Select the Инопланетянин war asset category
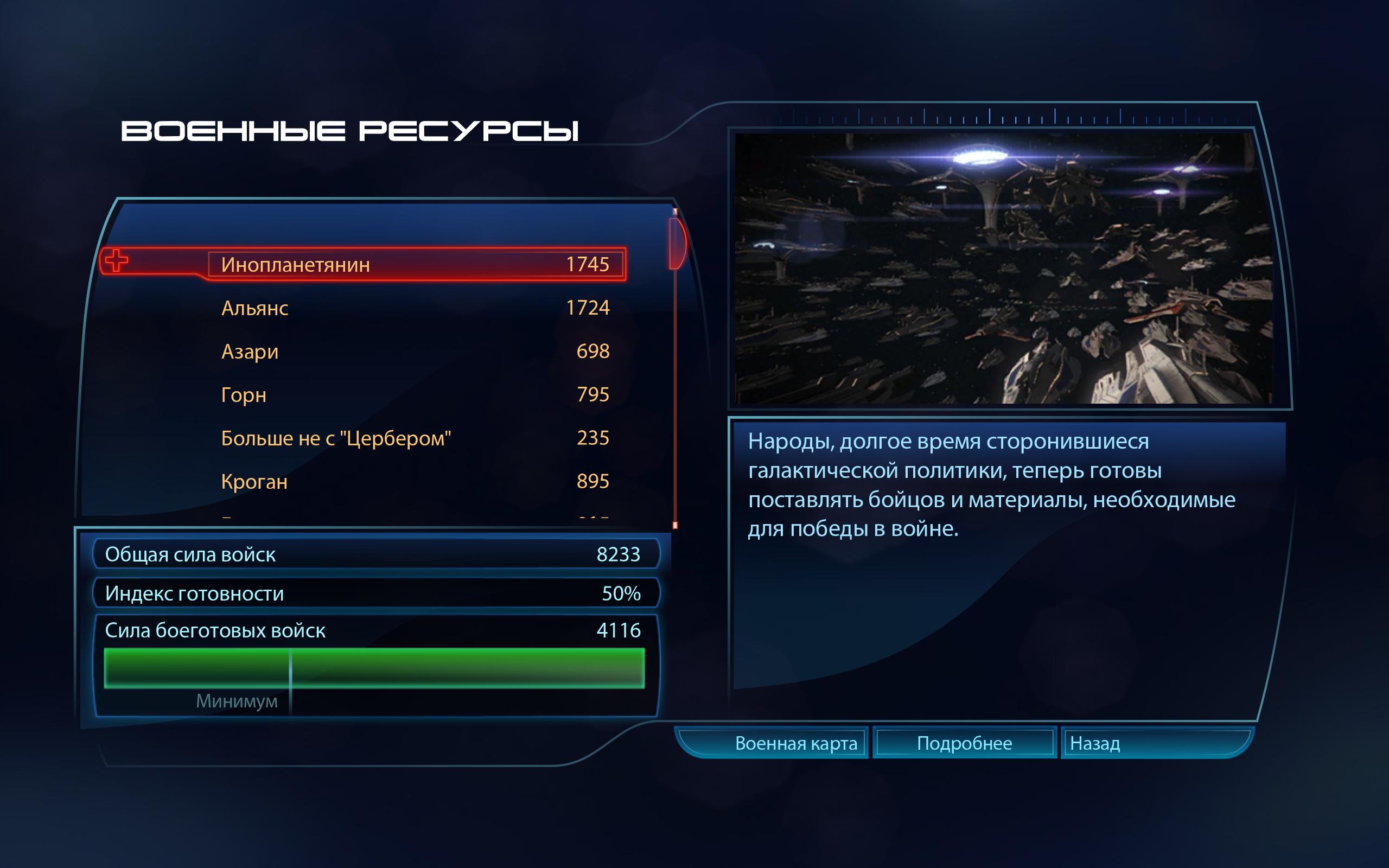This screenshot has width=1389, height=868. pos(416,264)
